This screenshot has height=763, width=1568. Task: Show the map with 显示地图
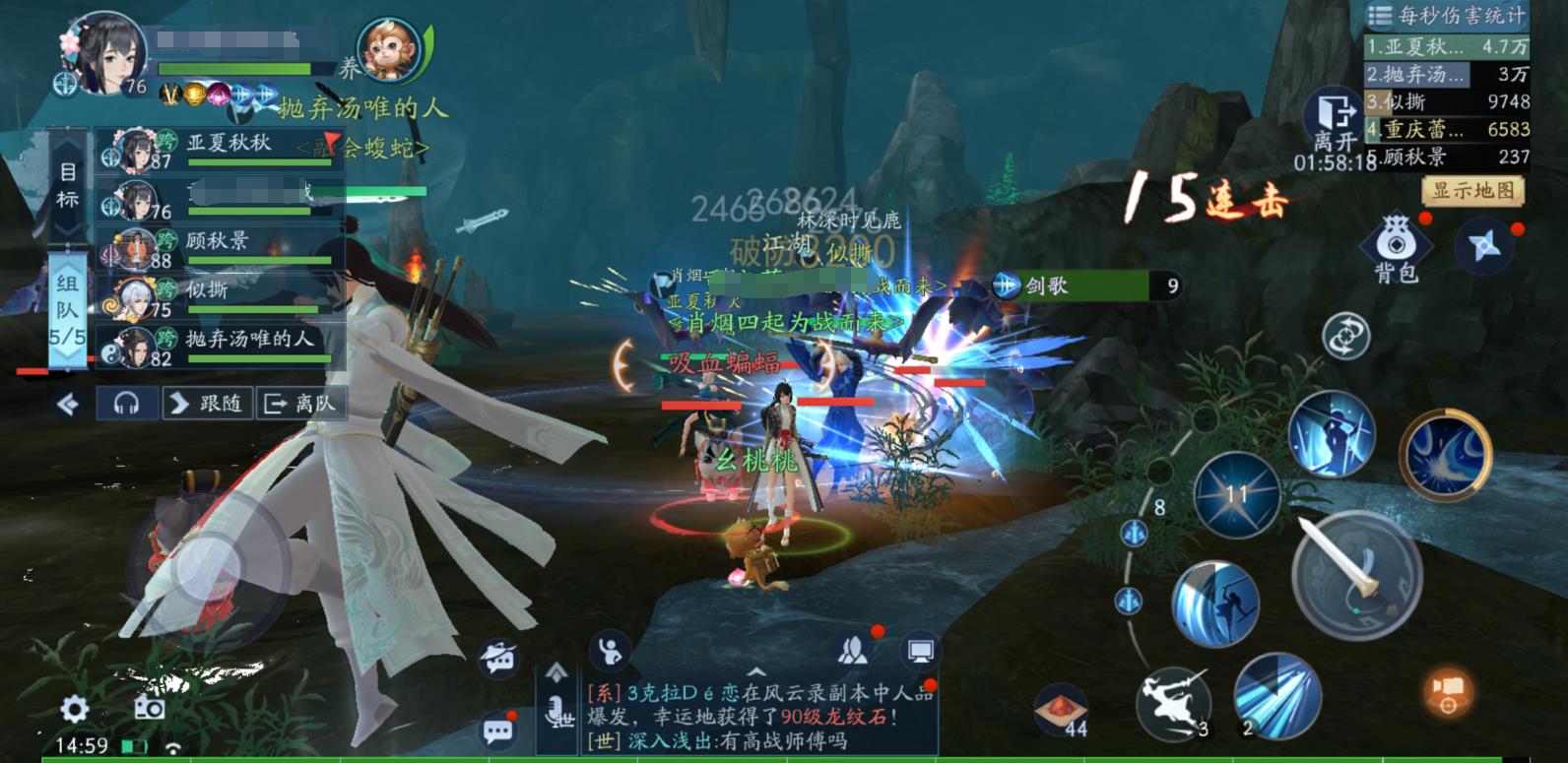click(1472, 190)
